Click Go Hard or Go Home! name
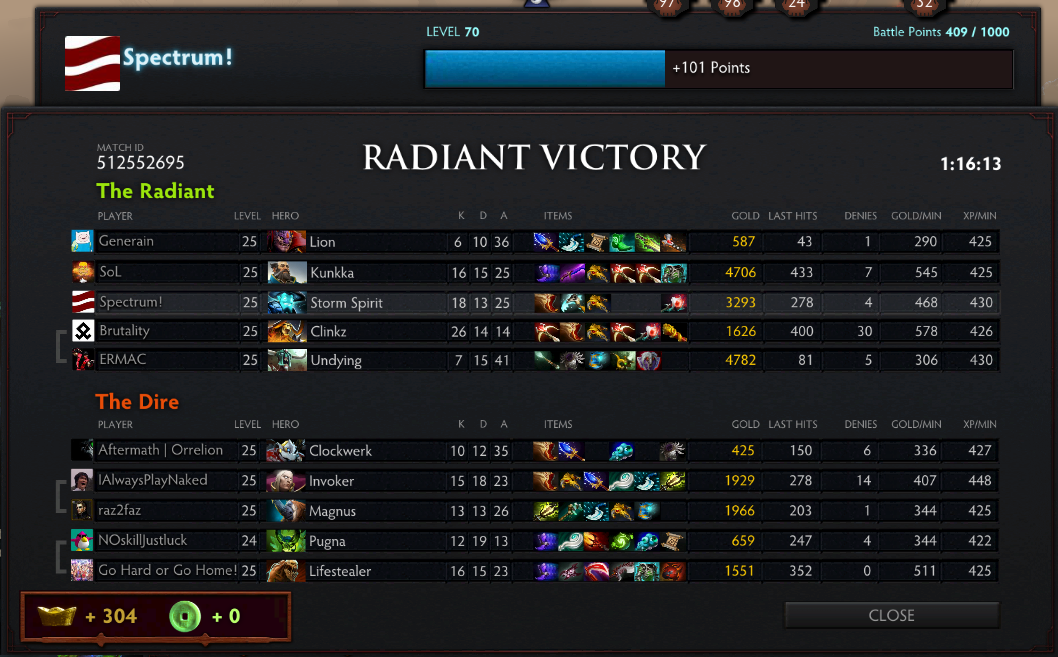 click(x=167, y=570)
